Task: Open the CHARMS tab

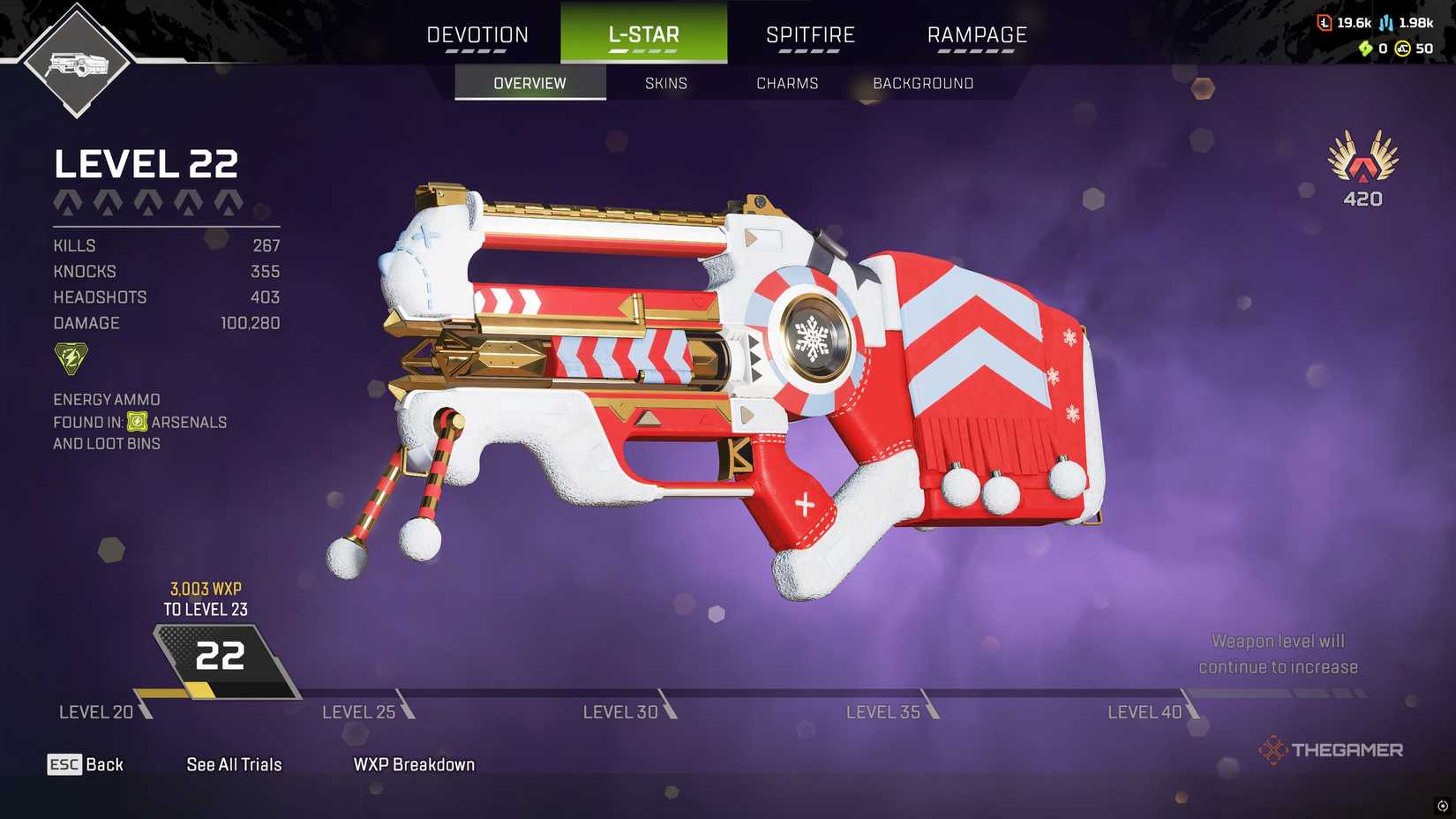Action: pyautogui.click(x=787, y=82)
